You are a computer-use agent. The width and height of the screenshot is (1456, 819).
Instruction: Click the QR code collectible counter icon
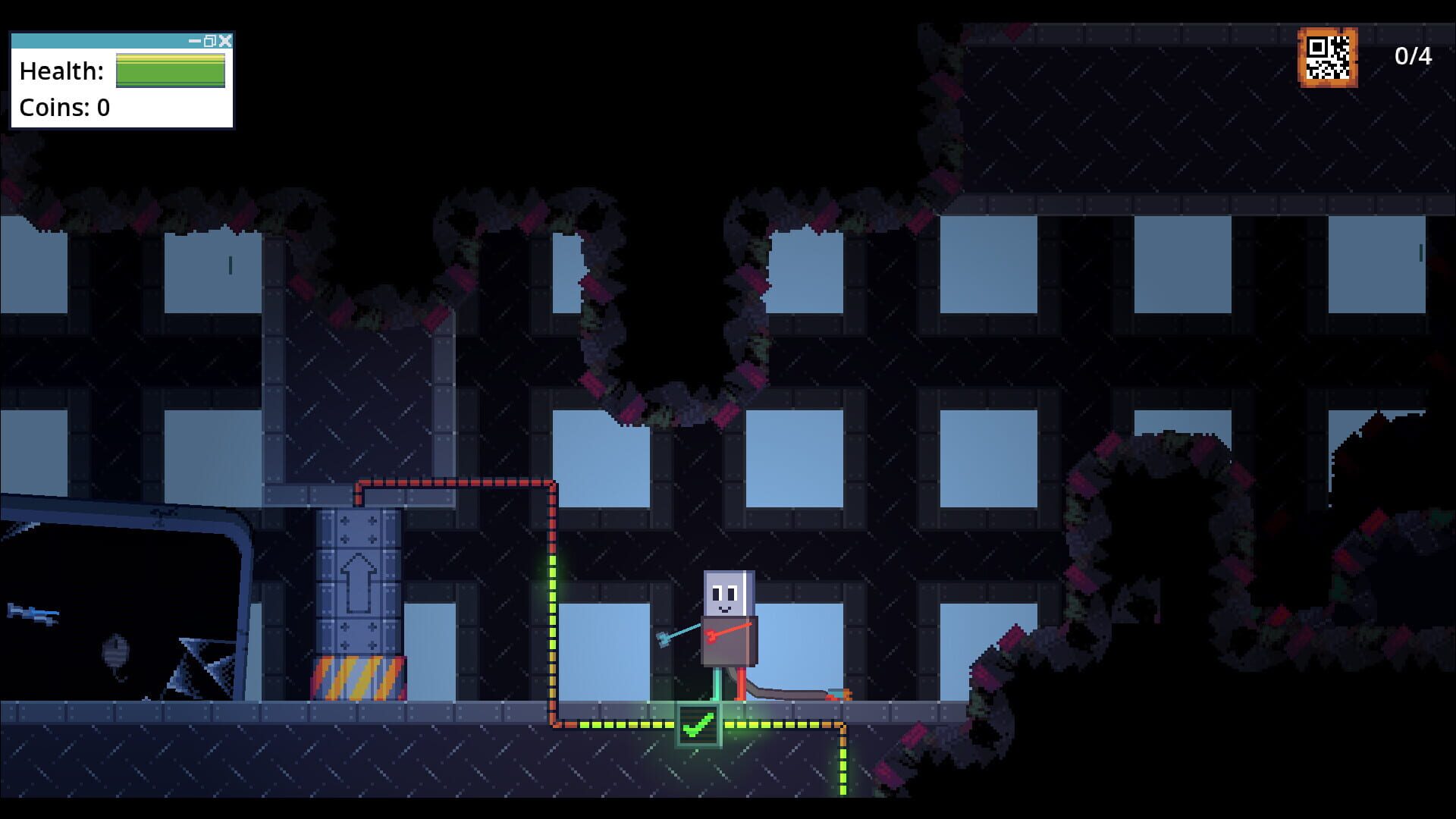[x=1329, y=55]
